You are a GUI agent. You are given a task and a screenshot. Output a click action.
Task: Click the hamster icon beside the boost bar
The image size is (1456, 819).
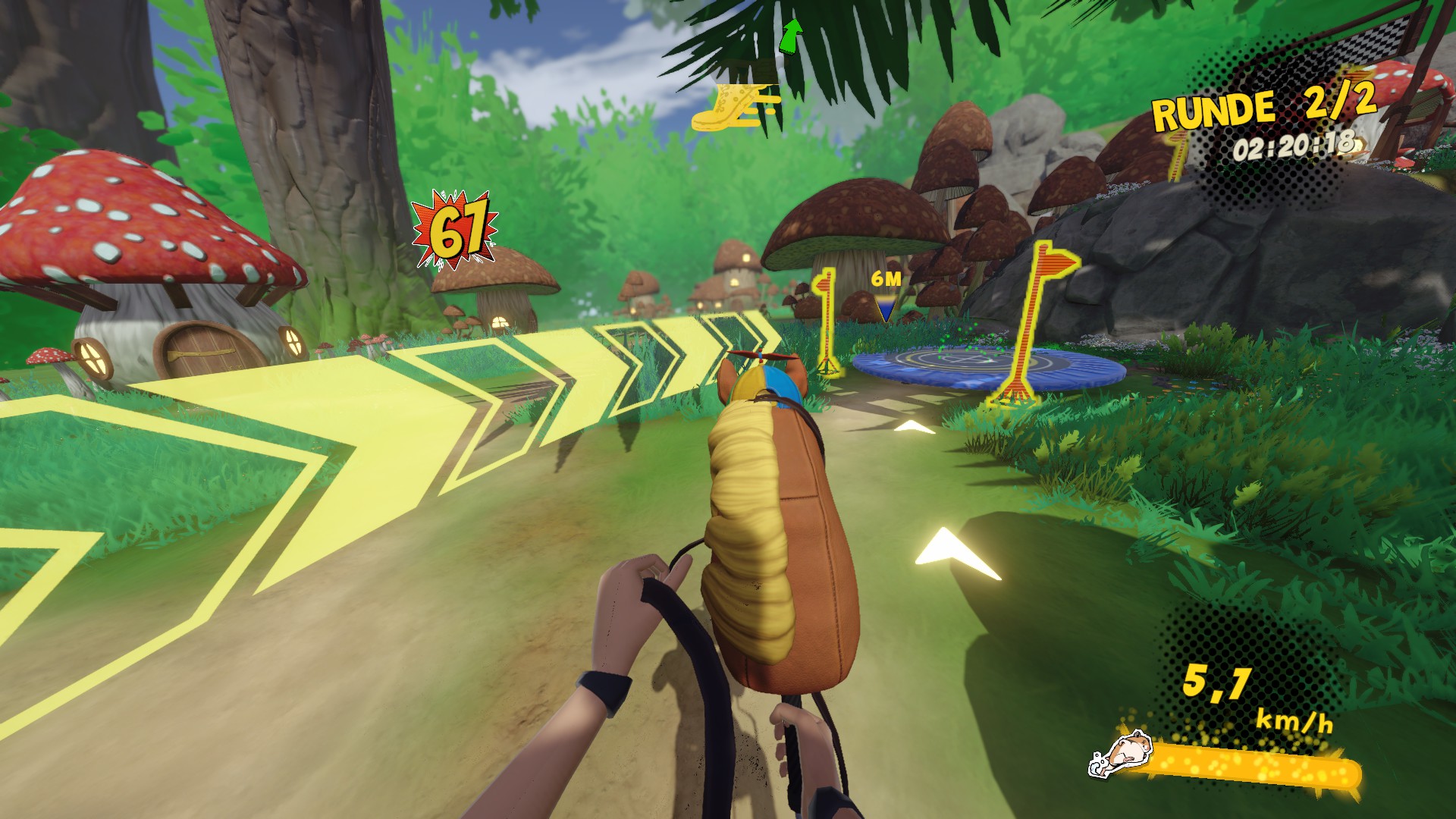tap(1120, 753)
